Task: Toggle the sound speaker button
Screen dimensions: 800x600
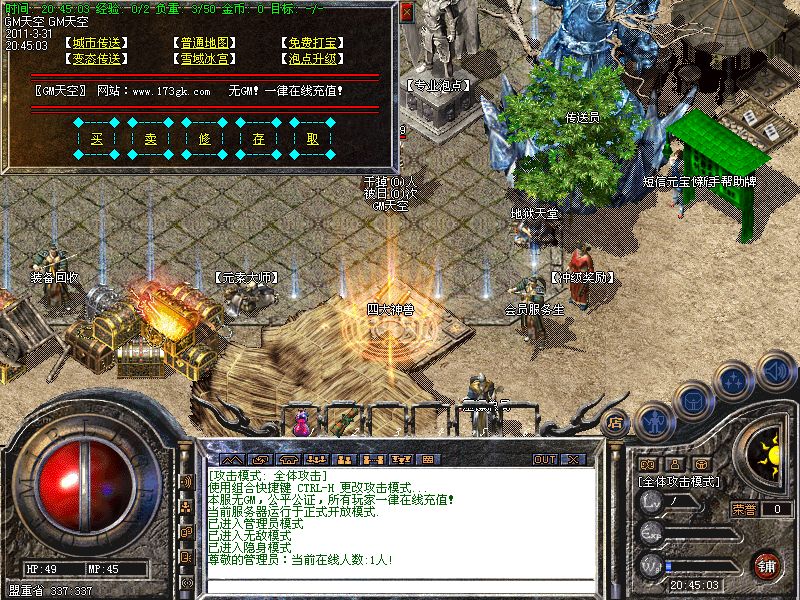Action: point(775,372)
